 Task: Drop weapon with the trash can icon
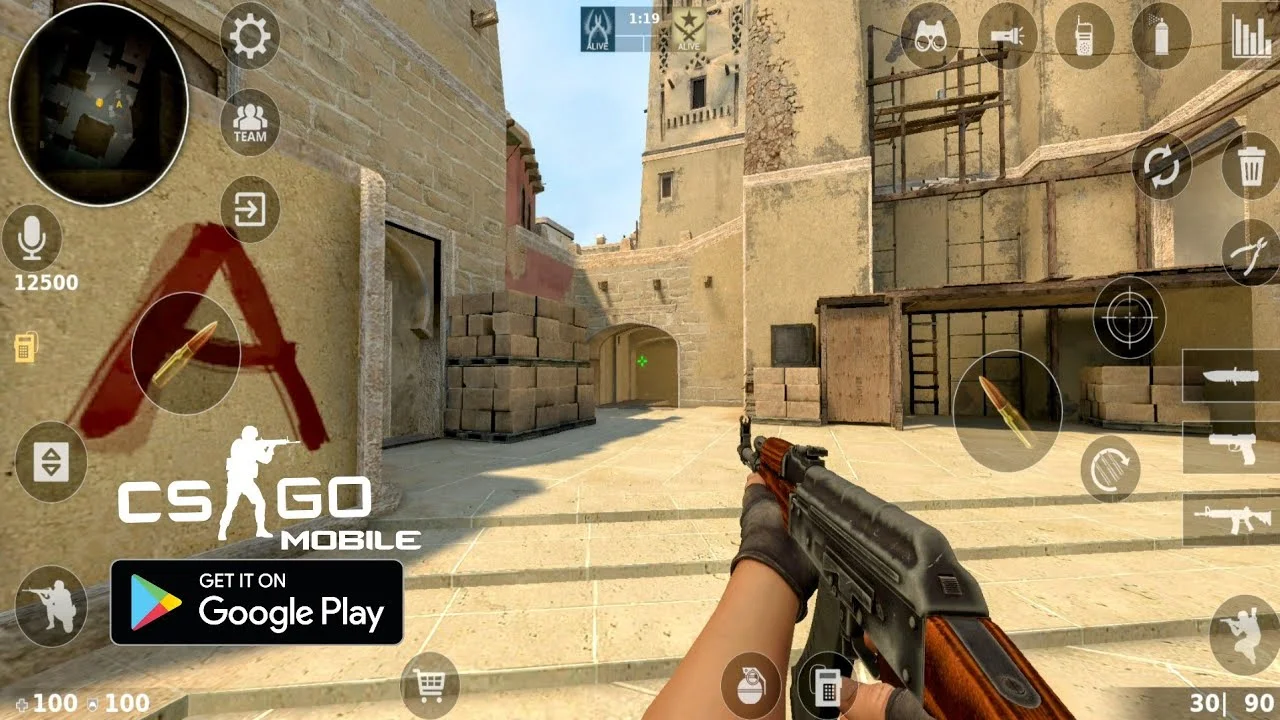pos(1250,166)
